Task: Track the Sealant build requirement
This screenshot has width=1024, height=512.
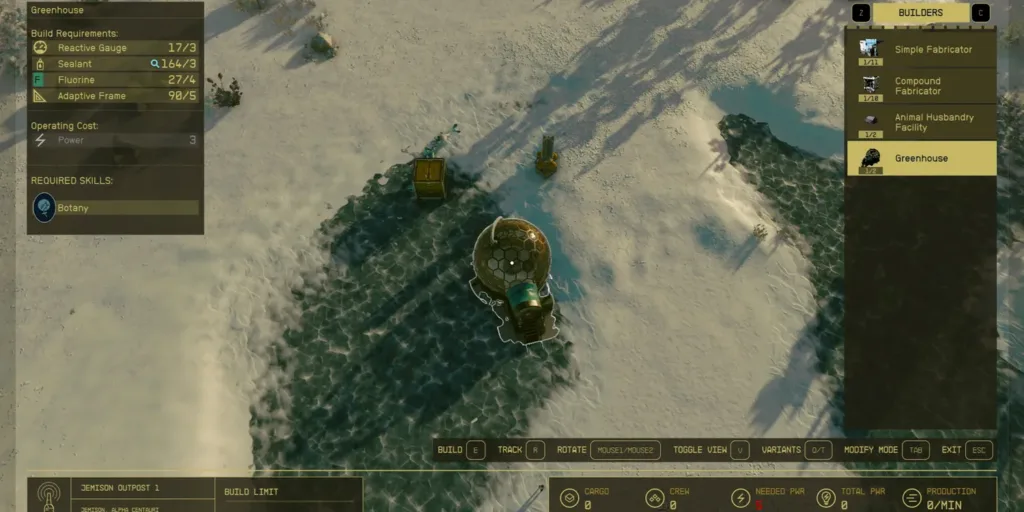Action: 115,64
